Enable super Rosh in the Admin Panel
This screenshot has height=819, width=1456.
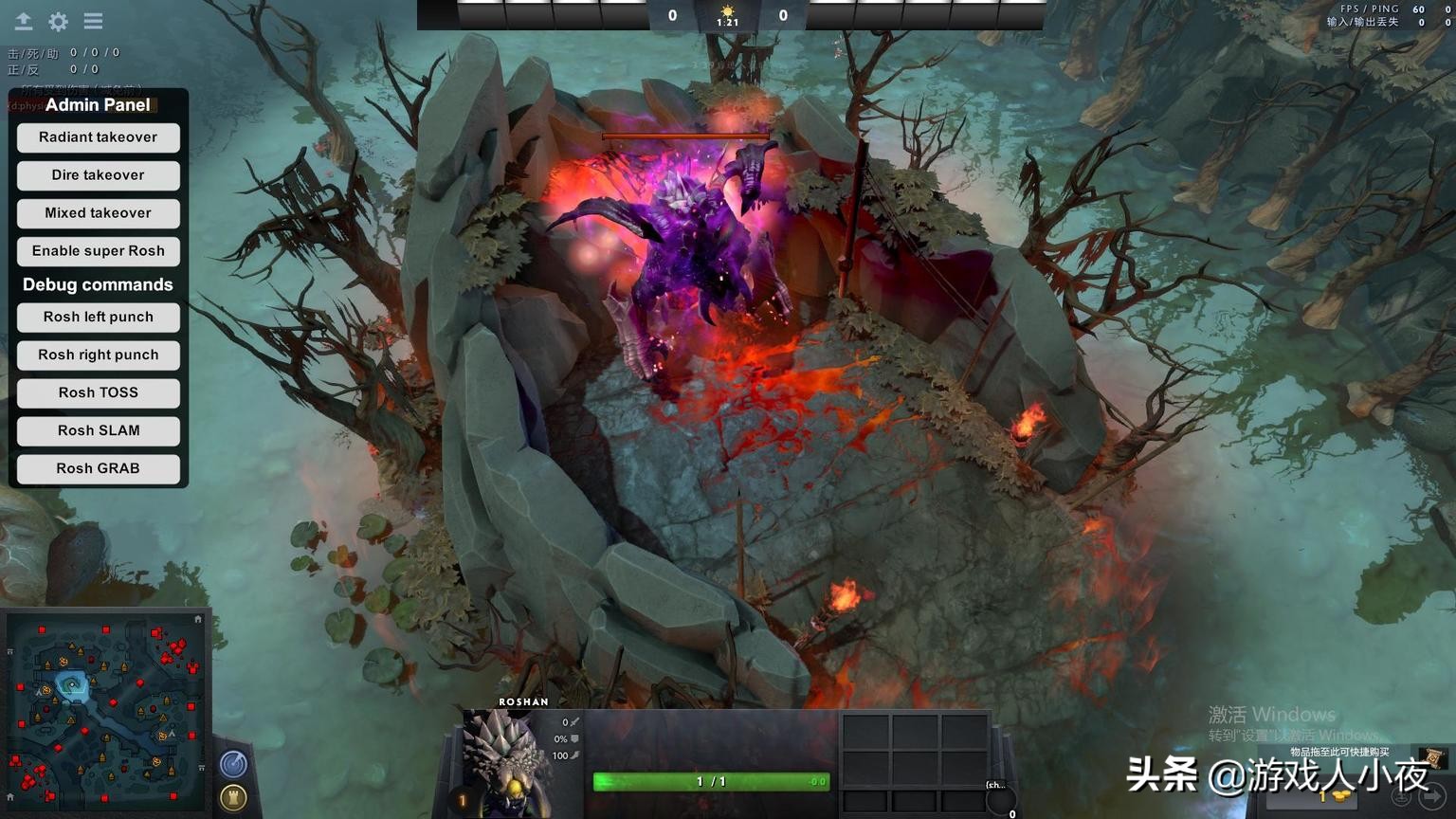[x=98, y=251]
